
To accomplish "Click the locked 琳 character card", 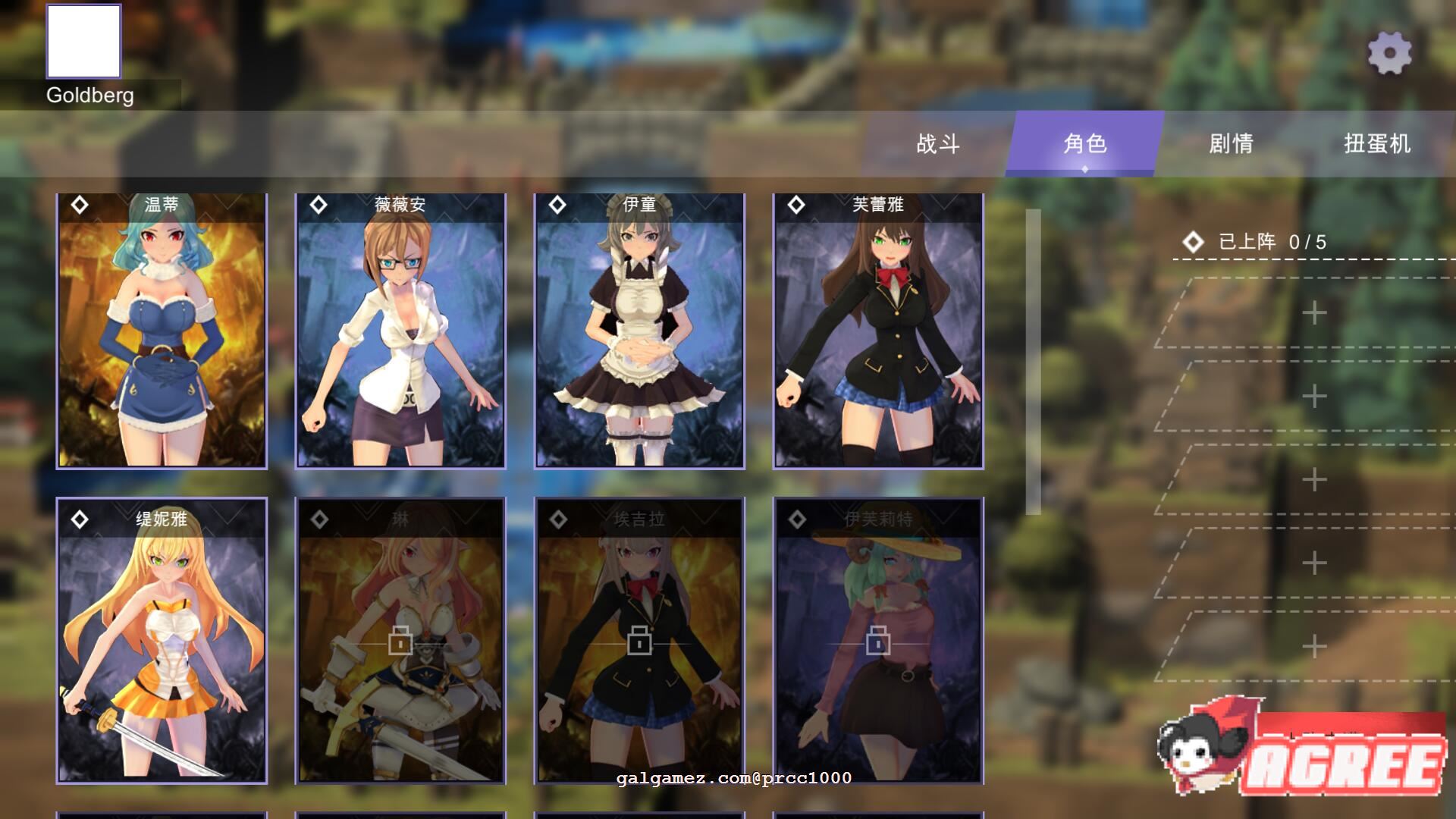I will pos(400,641).
